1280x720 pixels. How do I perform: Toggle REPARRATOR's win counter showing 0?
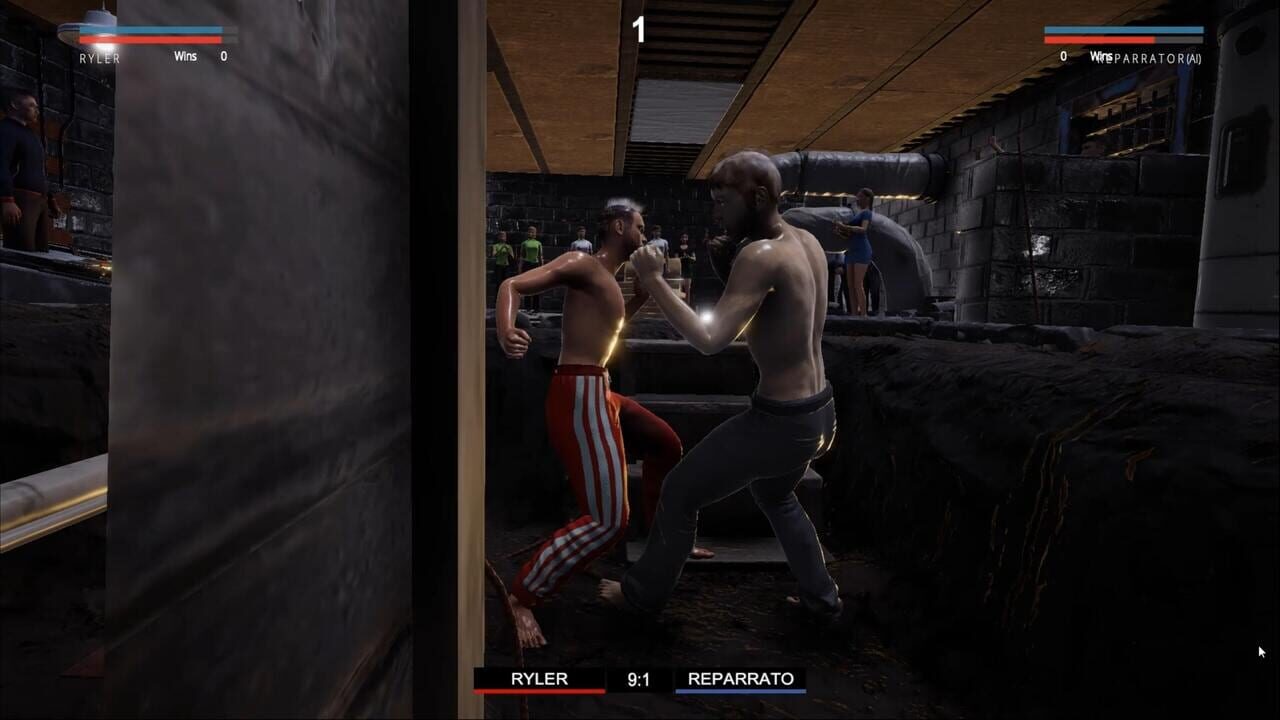1064,58
